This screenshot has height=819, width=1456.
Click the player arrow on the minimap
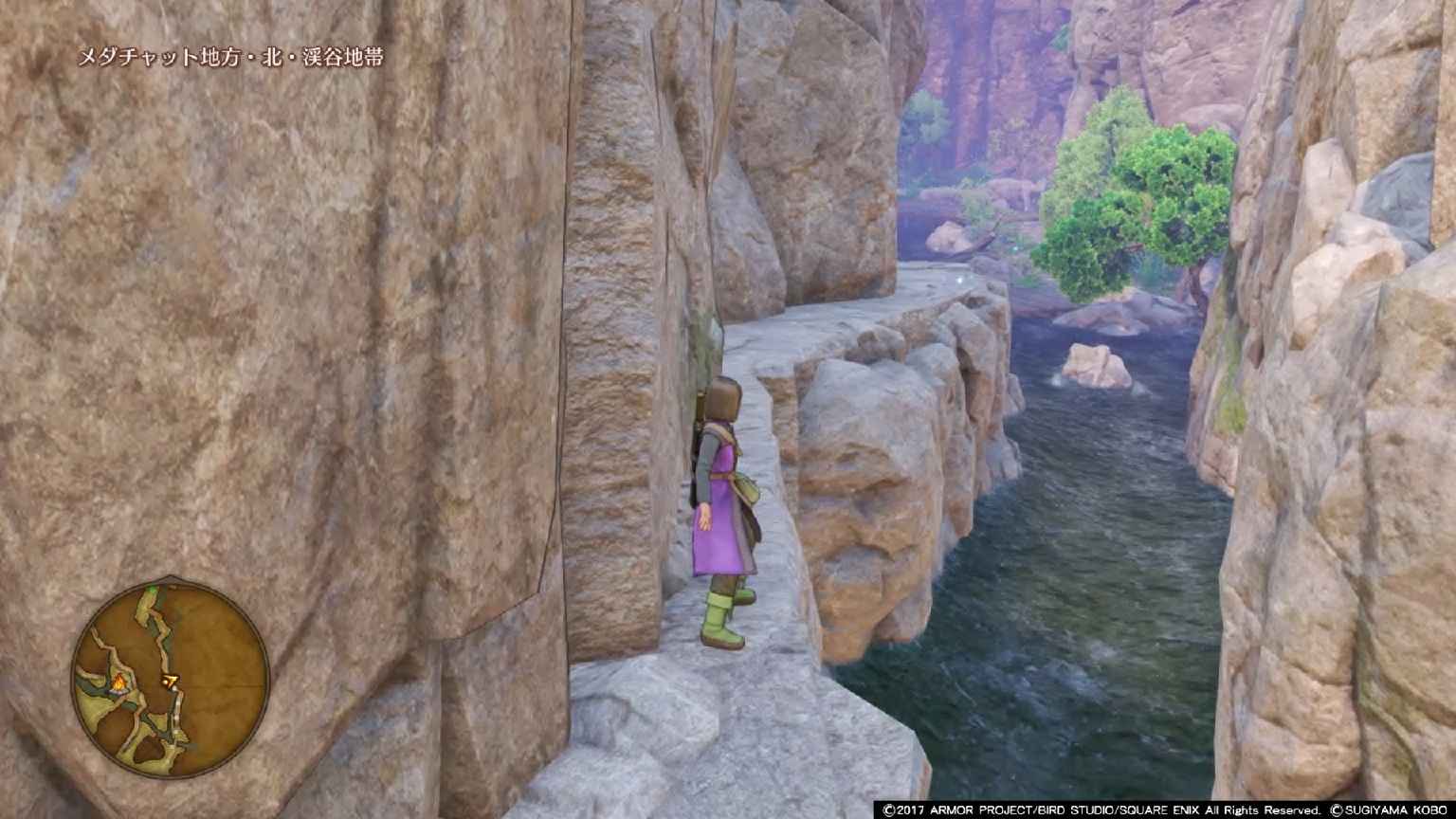[172, 680]
